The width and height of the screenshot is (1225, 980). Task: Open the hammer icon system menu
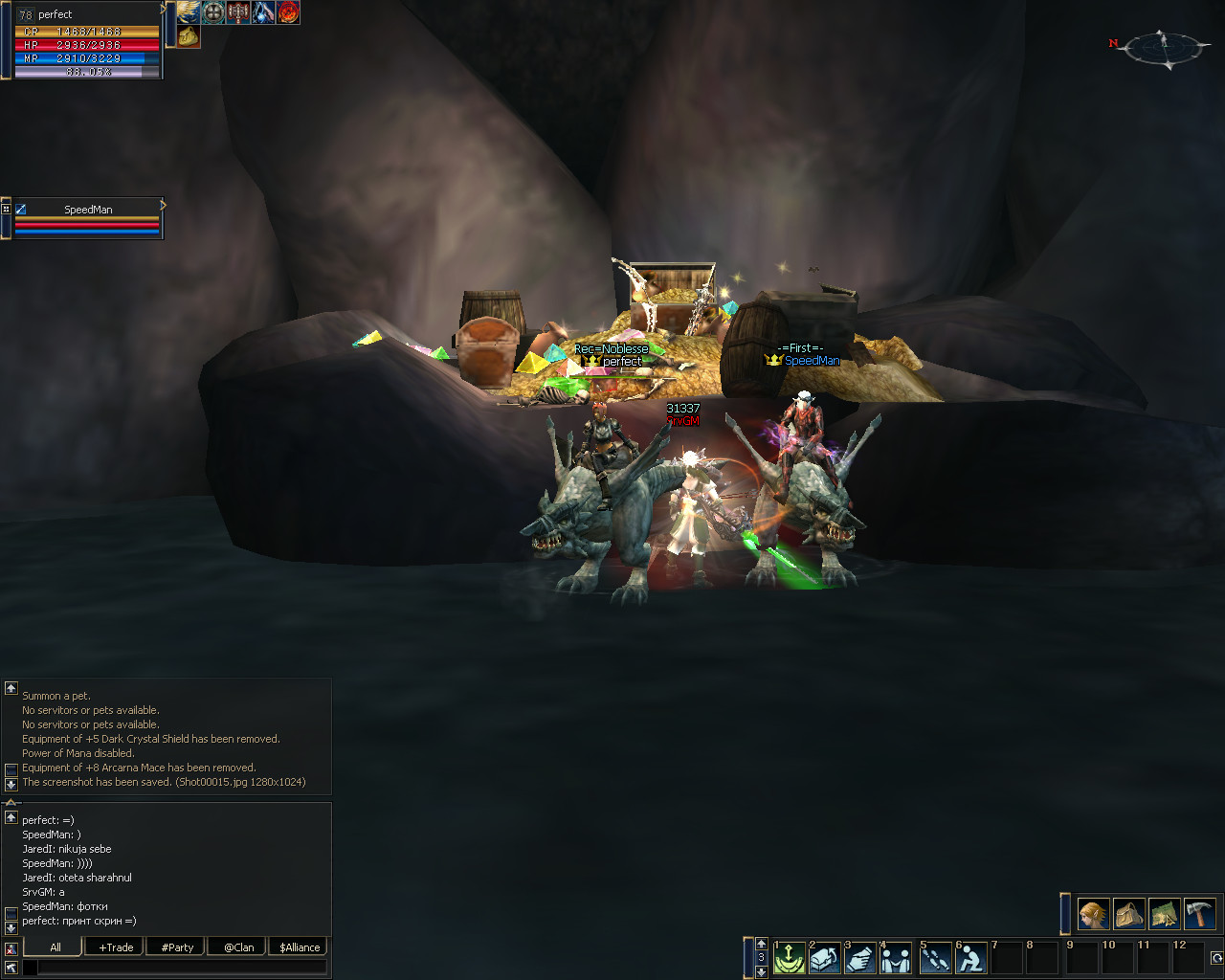pyautogui.click(x=1199, y=914)
